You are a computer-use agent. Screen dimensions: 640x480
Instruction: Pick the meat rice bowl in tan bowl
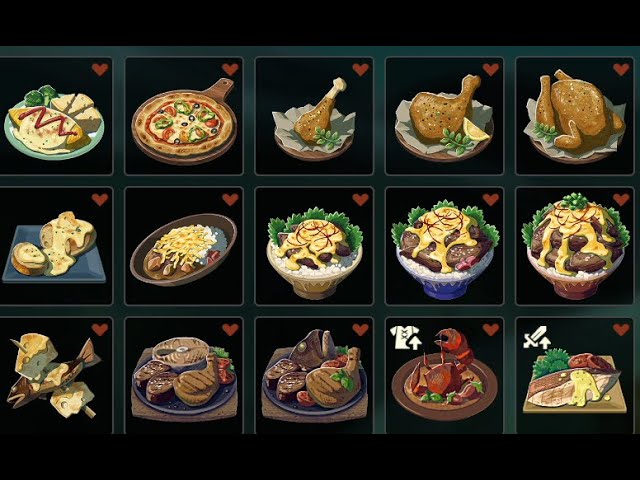click(313, 250)
